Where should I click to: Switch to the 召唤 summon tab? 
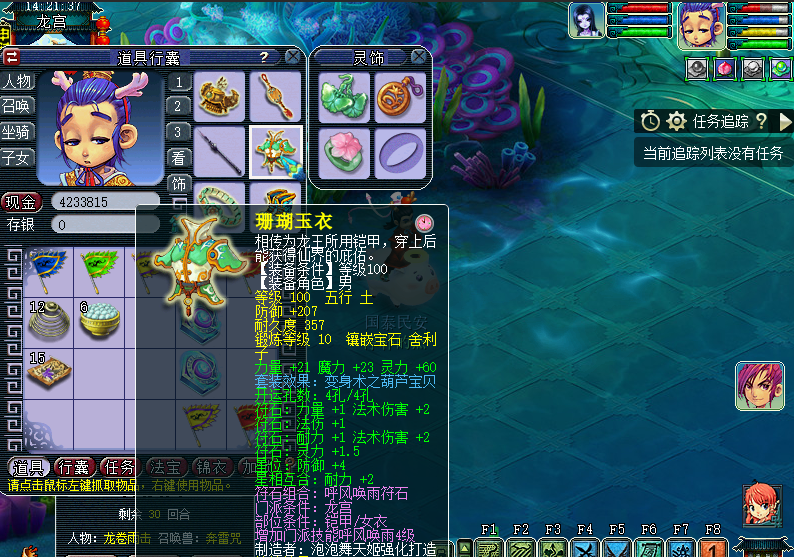pyautogui.click(x=17, y=106)
